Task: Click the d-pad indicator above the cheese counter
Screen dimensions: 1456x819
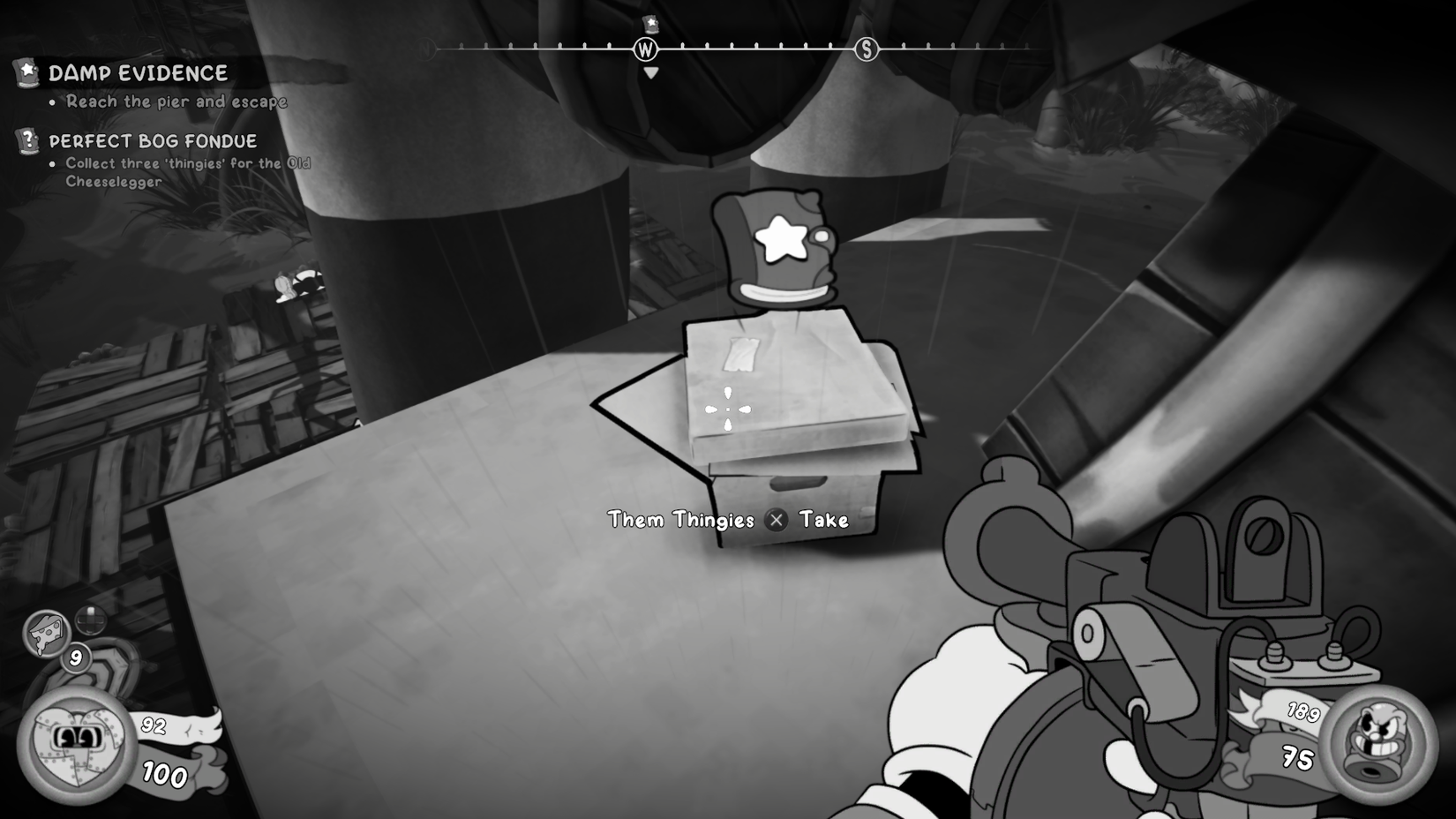Action: click(x=90, y=620)
